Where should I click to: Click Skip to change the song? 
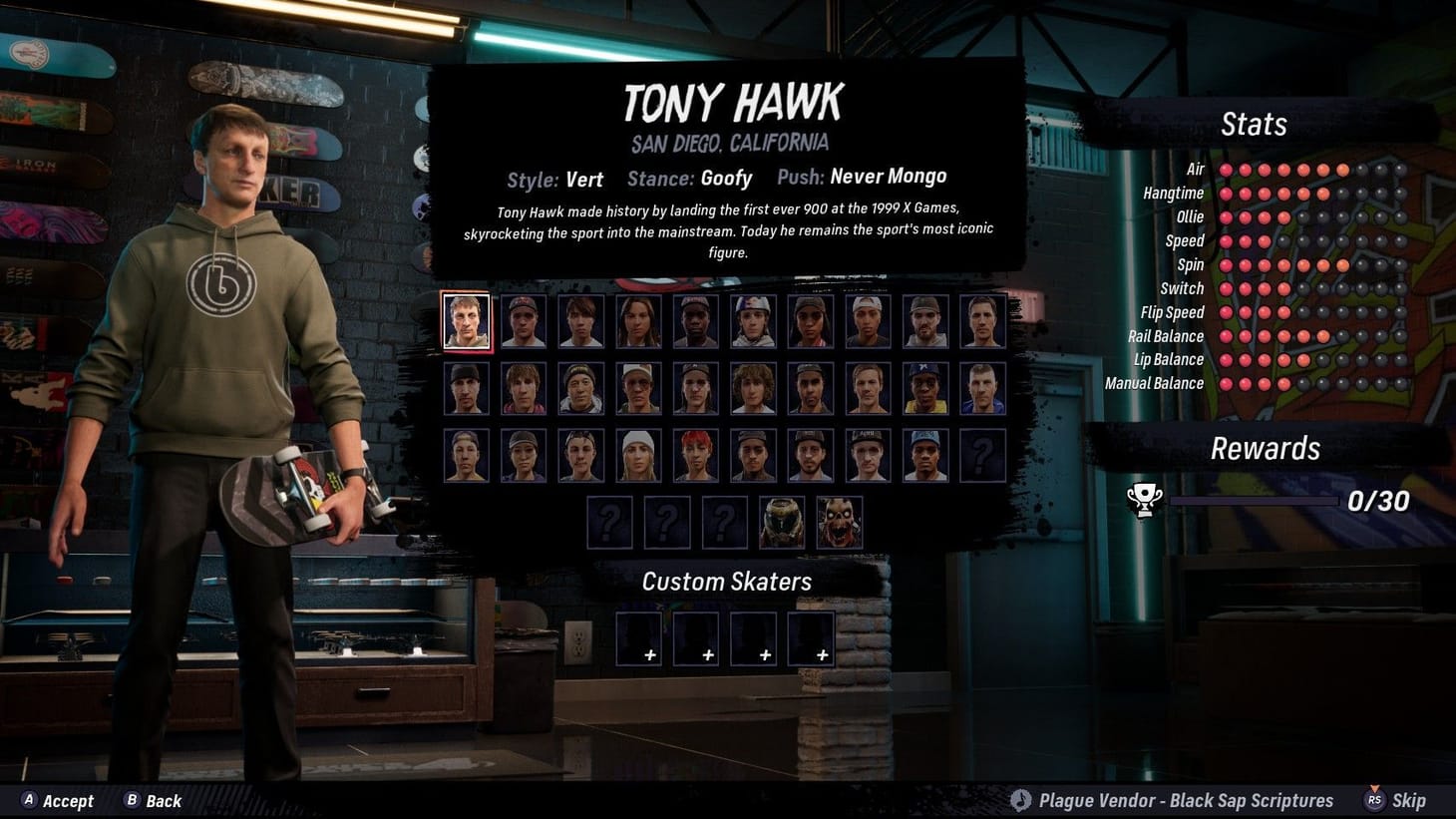tap(1409, 800)
